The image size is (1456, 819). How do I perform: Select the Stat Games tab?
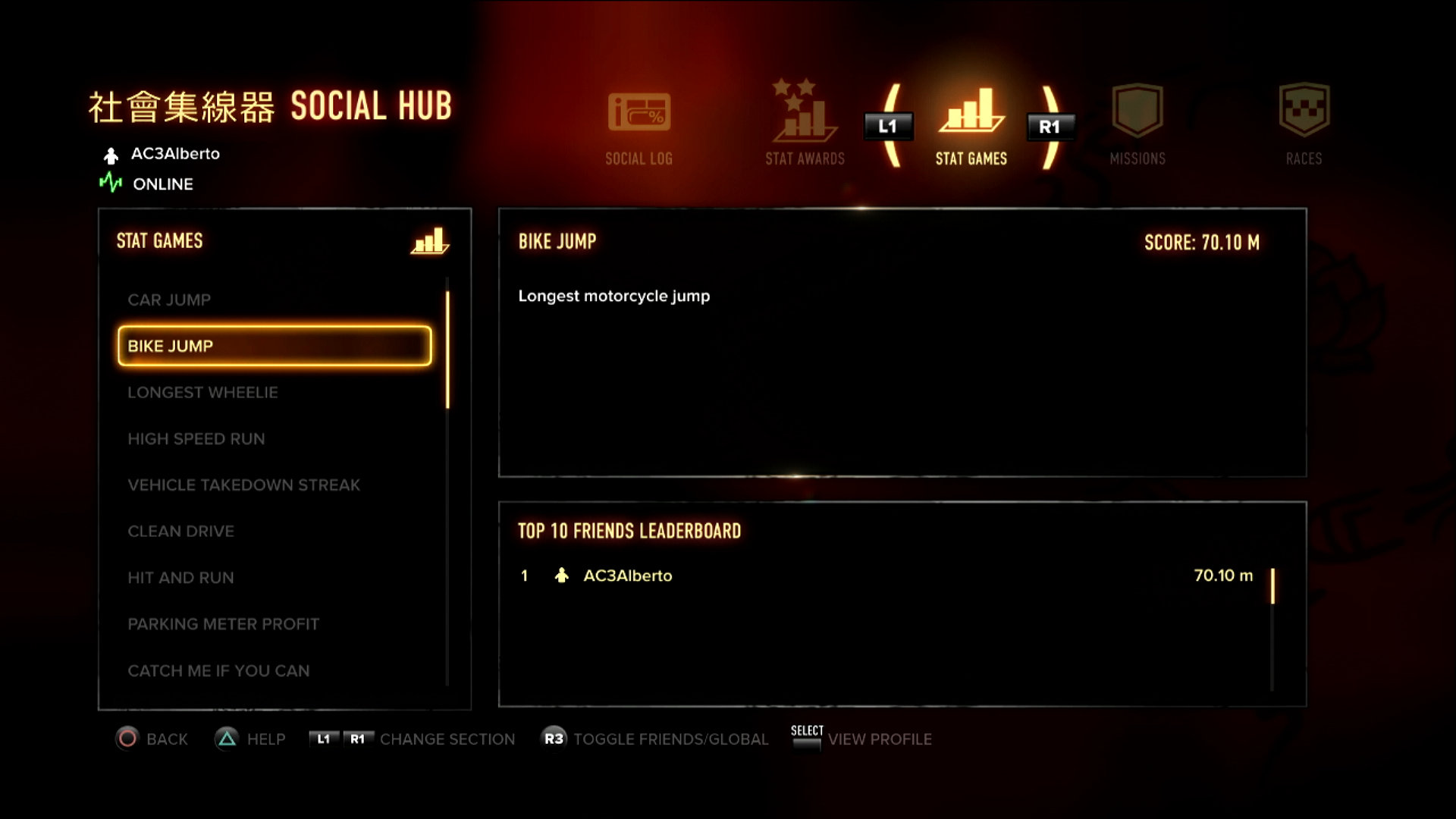(x=971, y=126)
